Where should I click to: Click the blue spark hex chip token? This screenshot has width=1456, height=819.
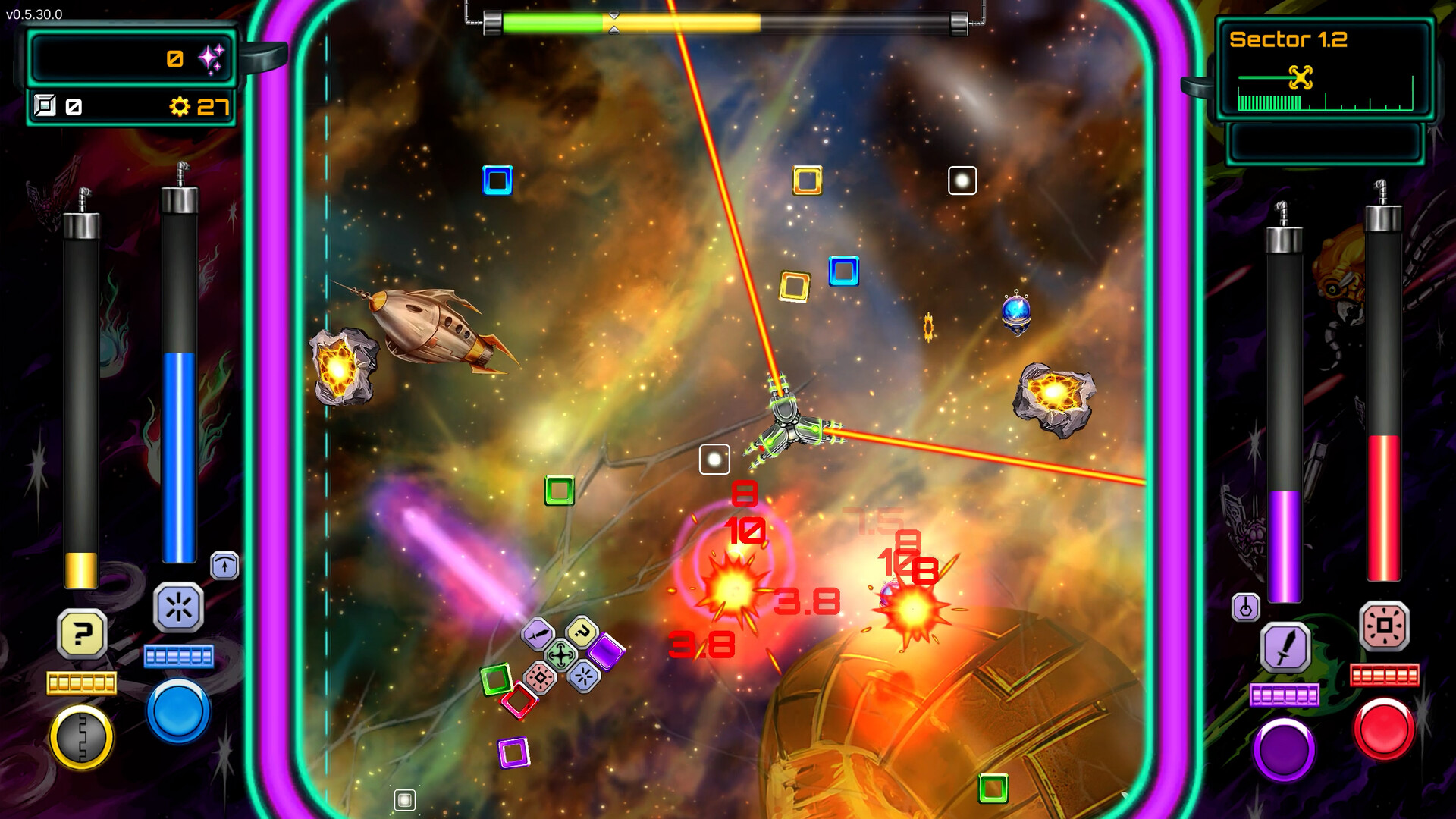[584, 676]
